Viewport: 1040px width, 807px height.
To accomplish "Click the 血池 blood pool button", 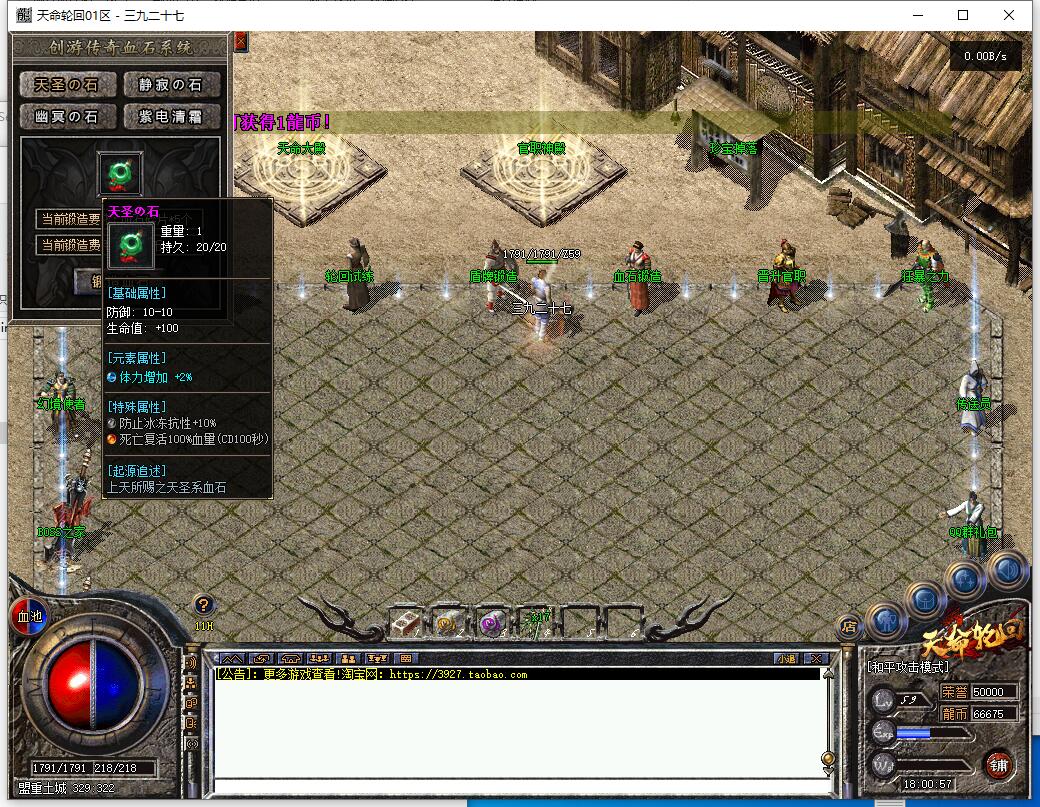I will [30, 616].
